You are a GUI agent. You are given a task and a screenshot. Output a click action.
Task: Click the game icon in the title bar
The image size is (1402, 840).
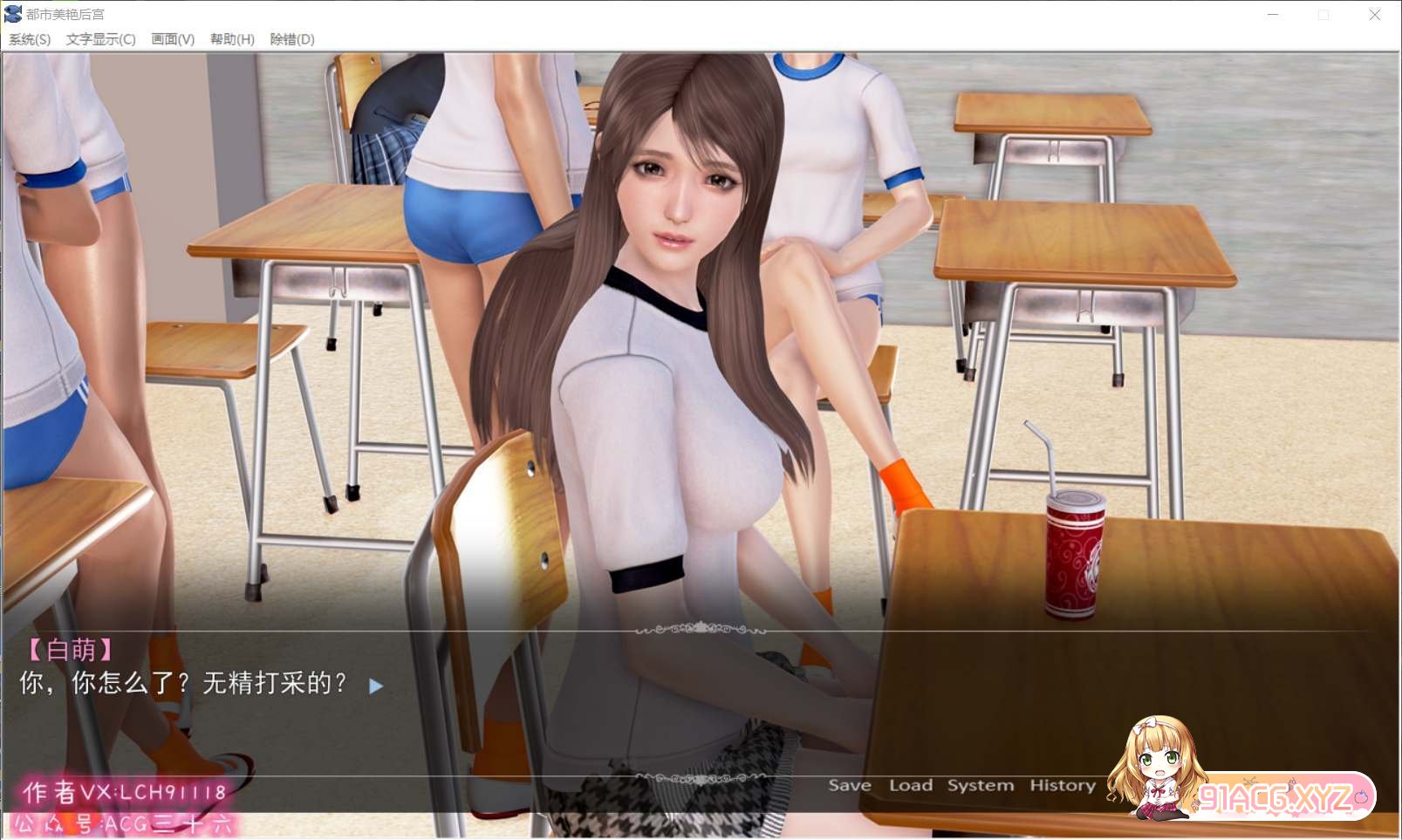[11, 13]
